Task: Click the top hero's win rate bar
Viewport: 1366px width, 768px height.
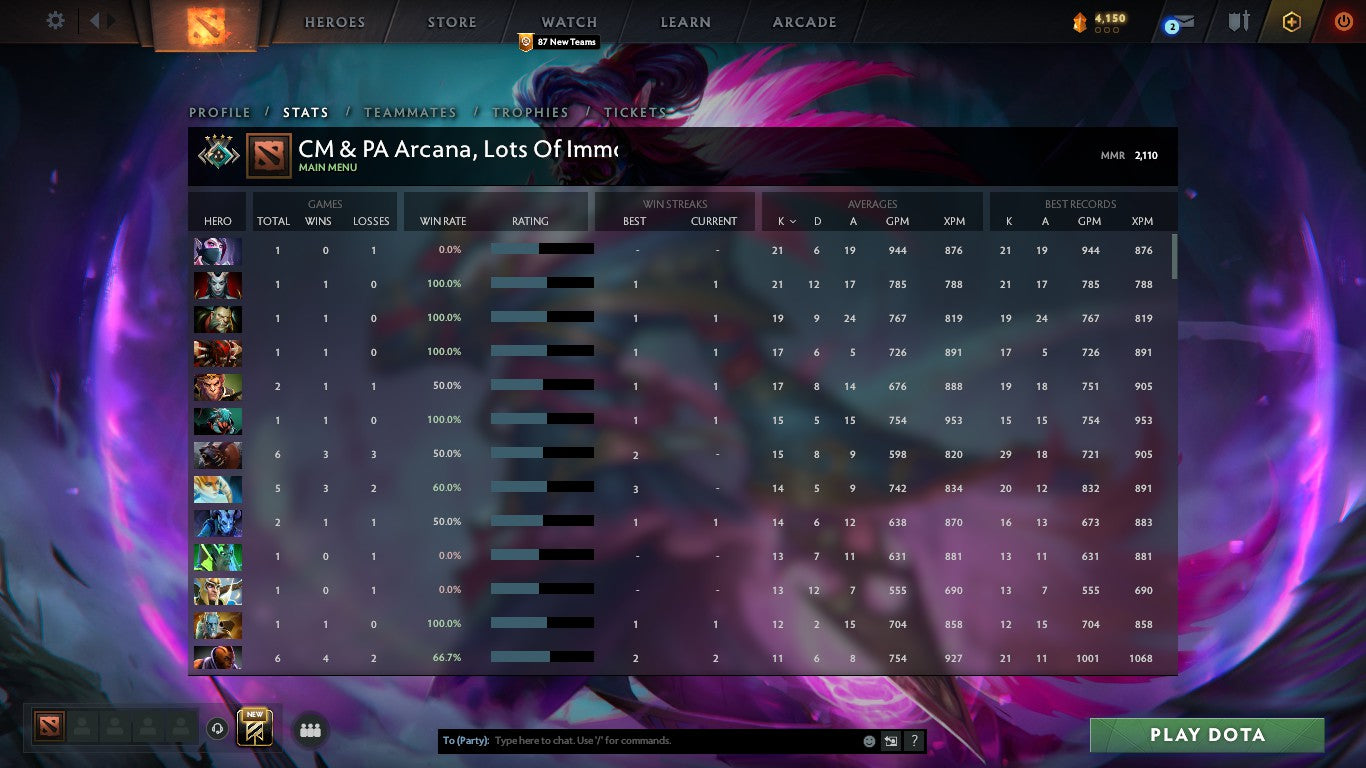Action: point(545,249)
